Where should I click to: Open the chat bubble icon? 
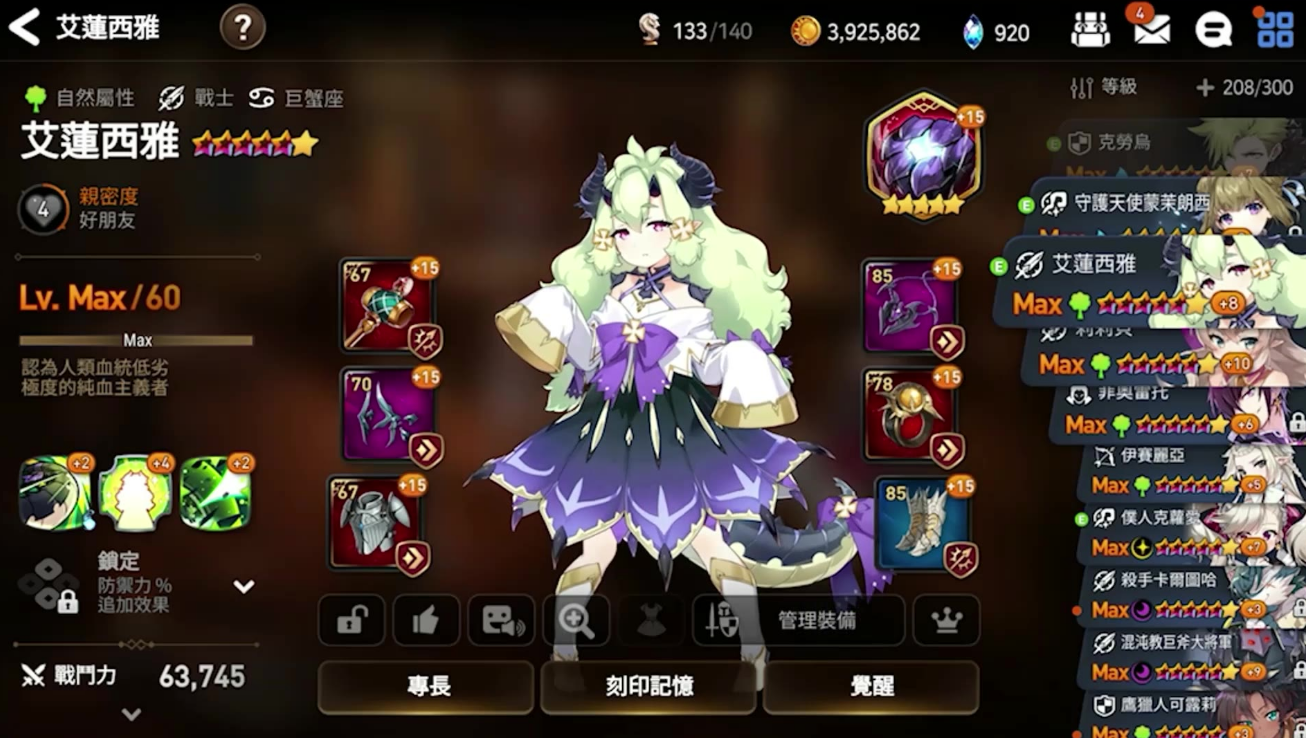tap(1216, 30)
